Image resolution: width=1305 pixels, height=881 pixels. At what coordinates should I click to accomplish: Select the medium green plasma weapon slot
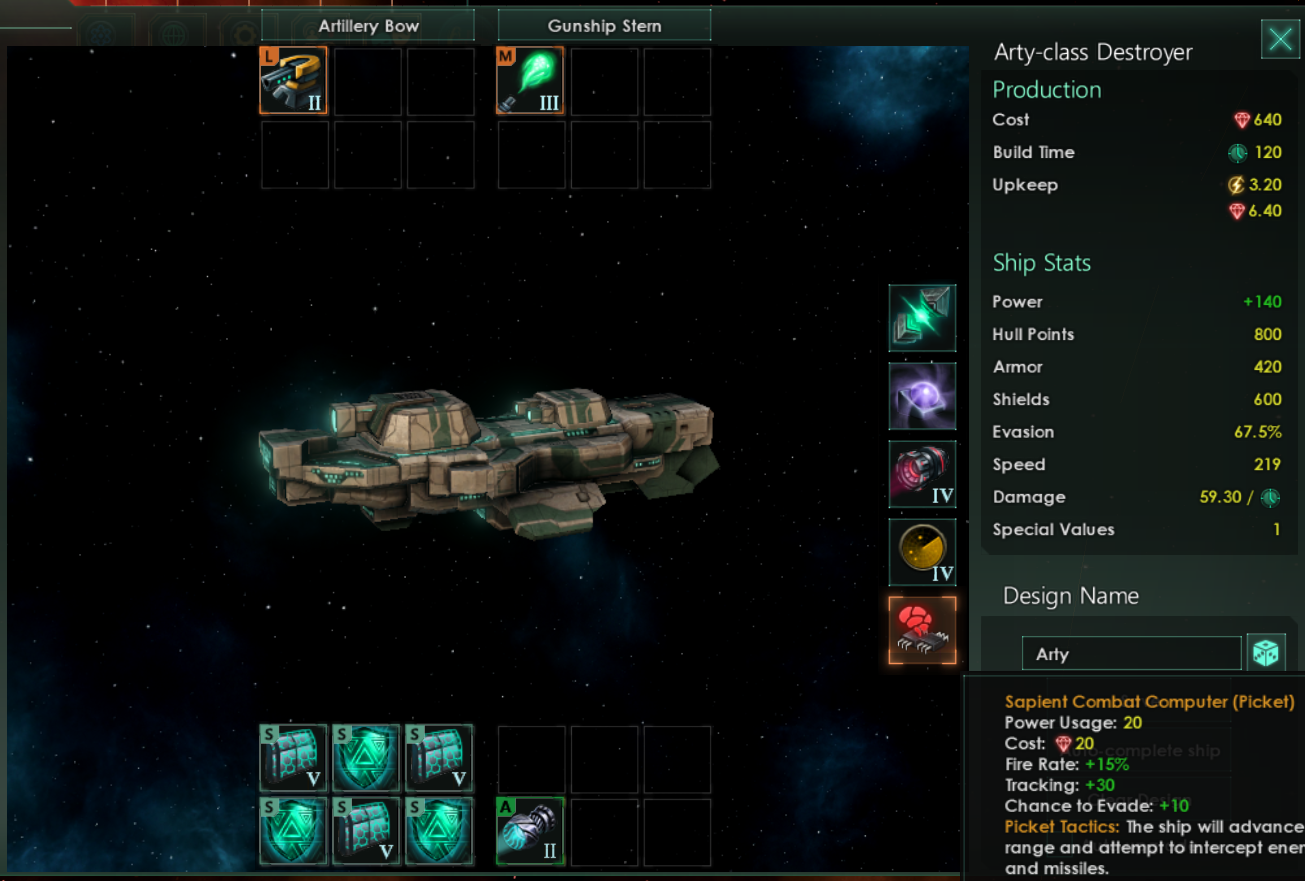[531, 81]
